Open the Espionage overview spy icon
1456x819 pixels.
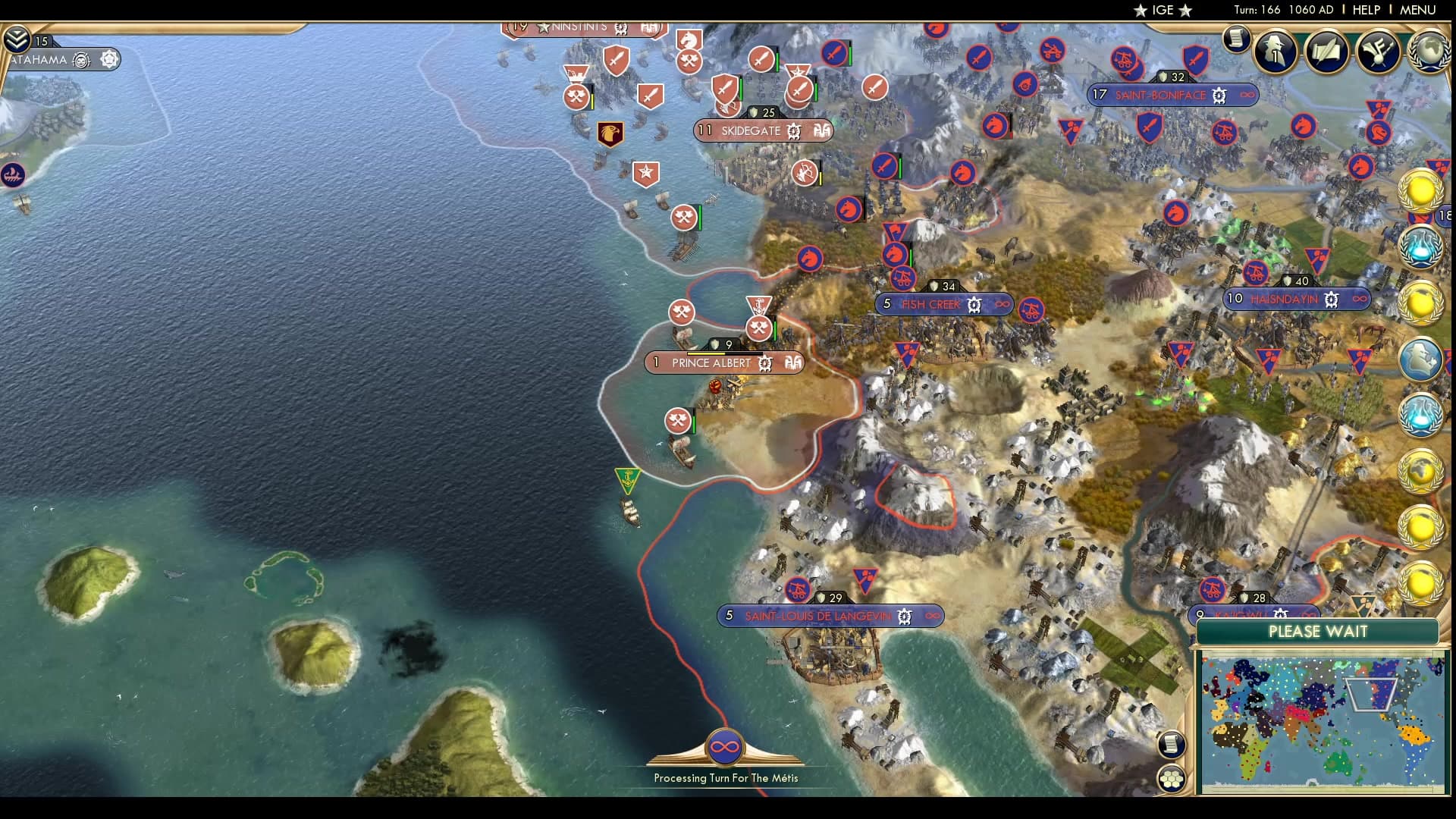pyautogui.click(x=1276, y=52)
